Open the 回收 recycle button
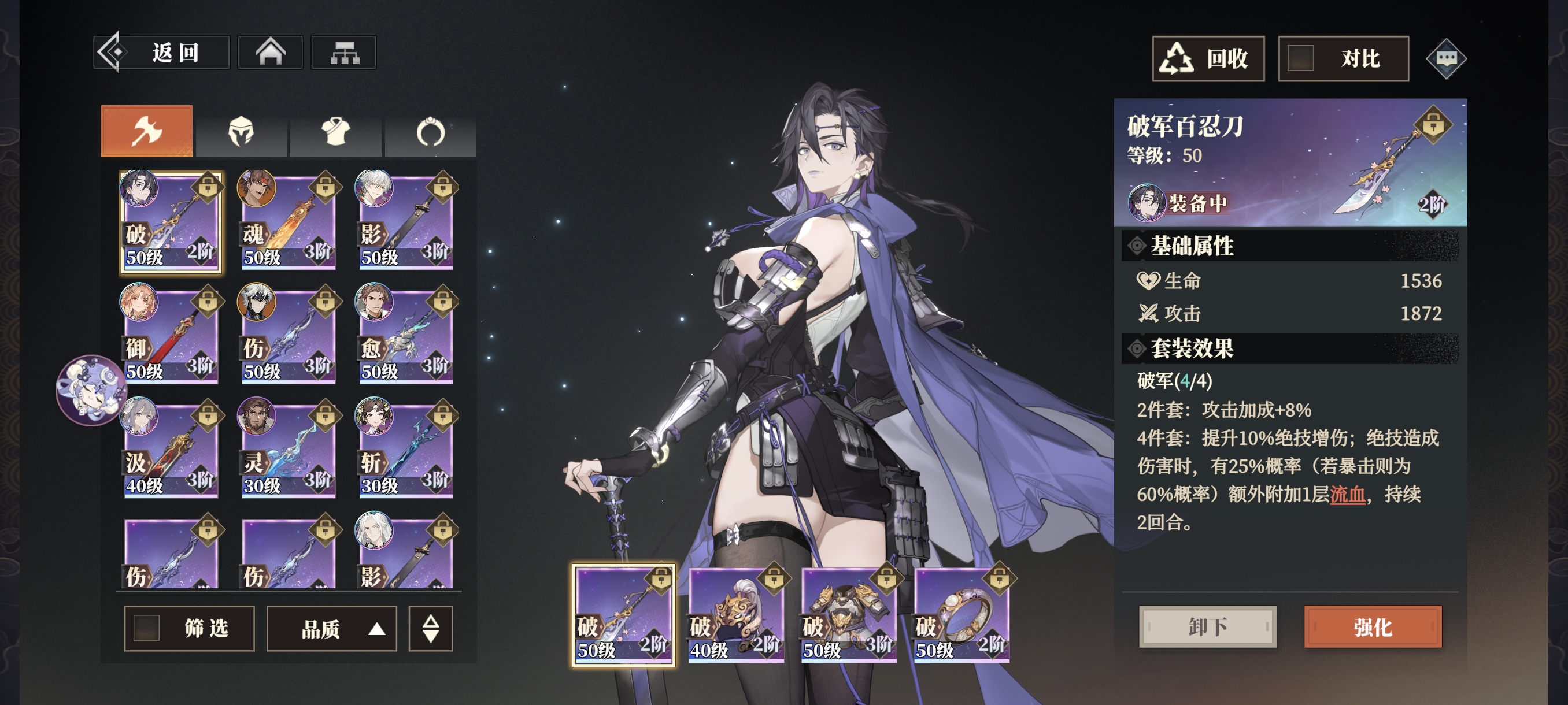Viewport: 1568px width, 705px height. [x=1208, y=59]
